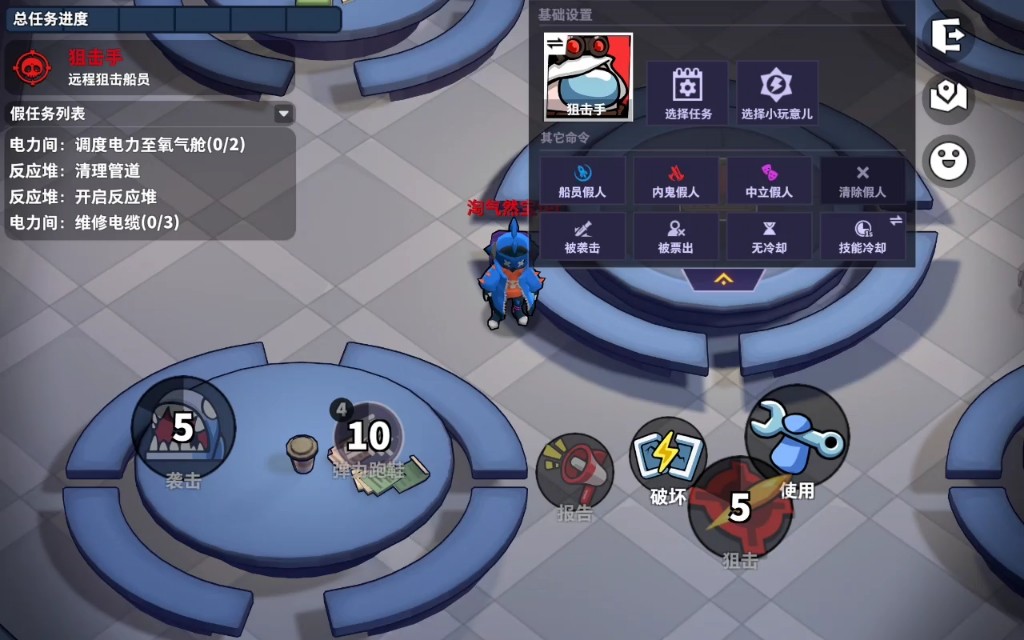Open the emoji smiley menu
Screen dimensions: 1024x640
947,160
